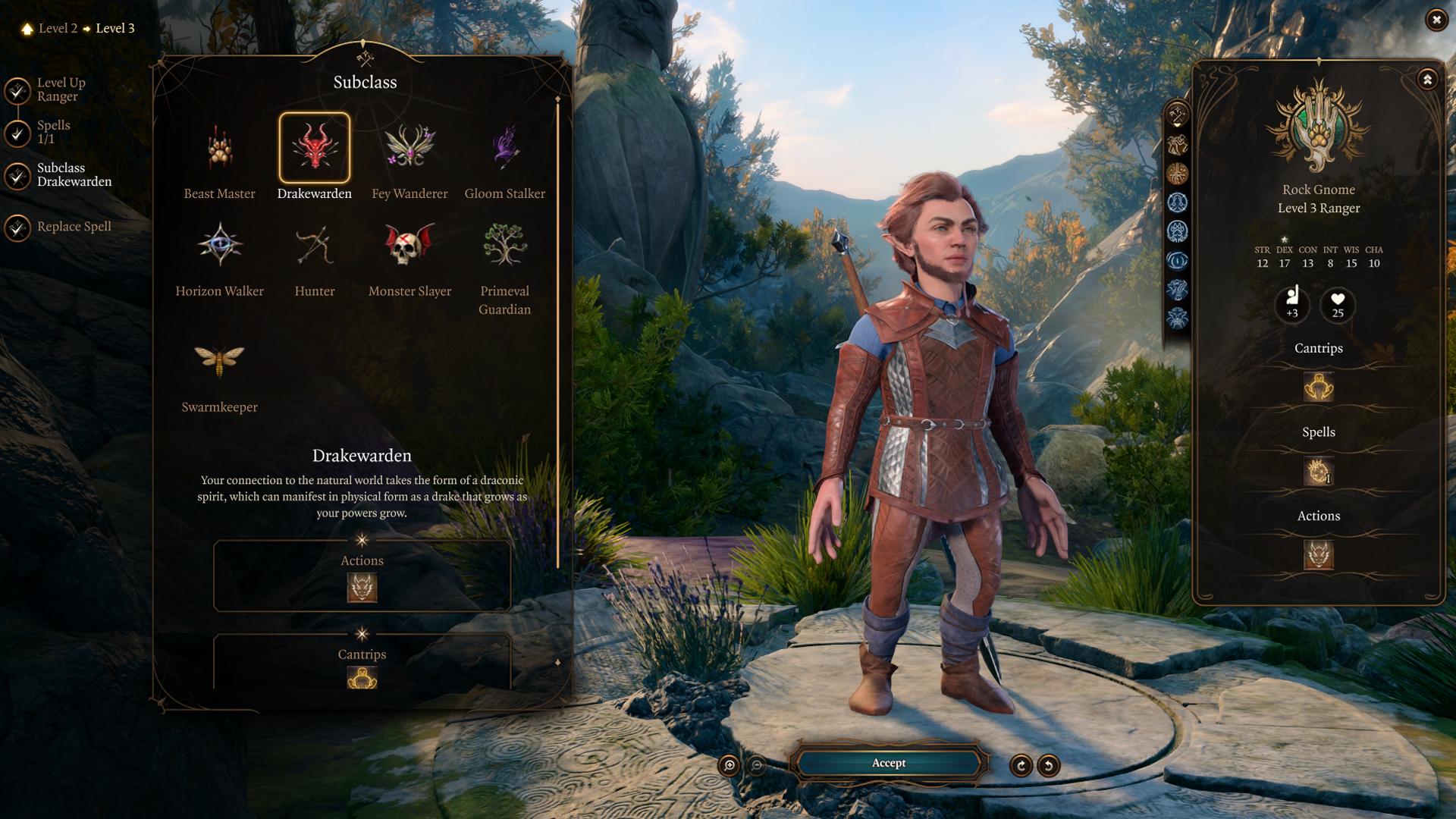
Task: Click the zoom-in magnifier button
Action: (x=729, y=766)
